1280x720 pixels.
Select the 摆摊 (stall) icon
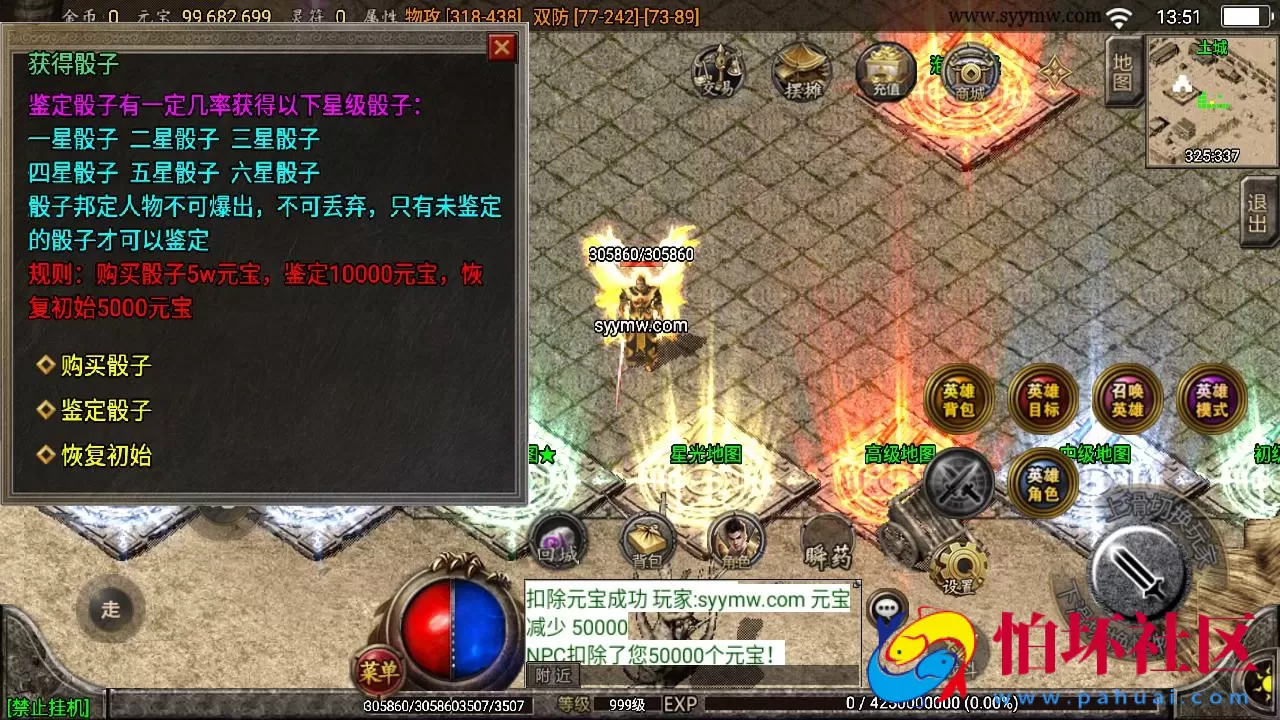point(800,73)
